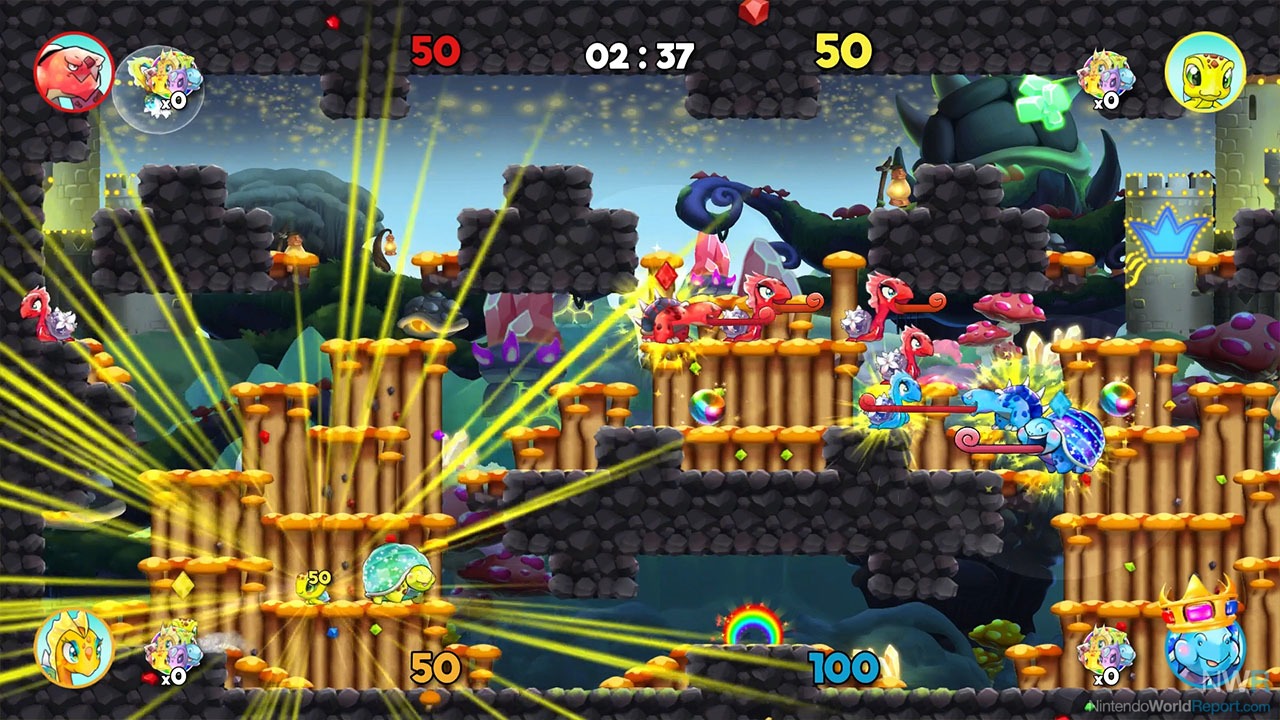Select the red dragon player portrait
Viewport: 1280px width, 720px height.
pyautogui.click(x=73, y=71)
